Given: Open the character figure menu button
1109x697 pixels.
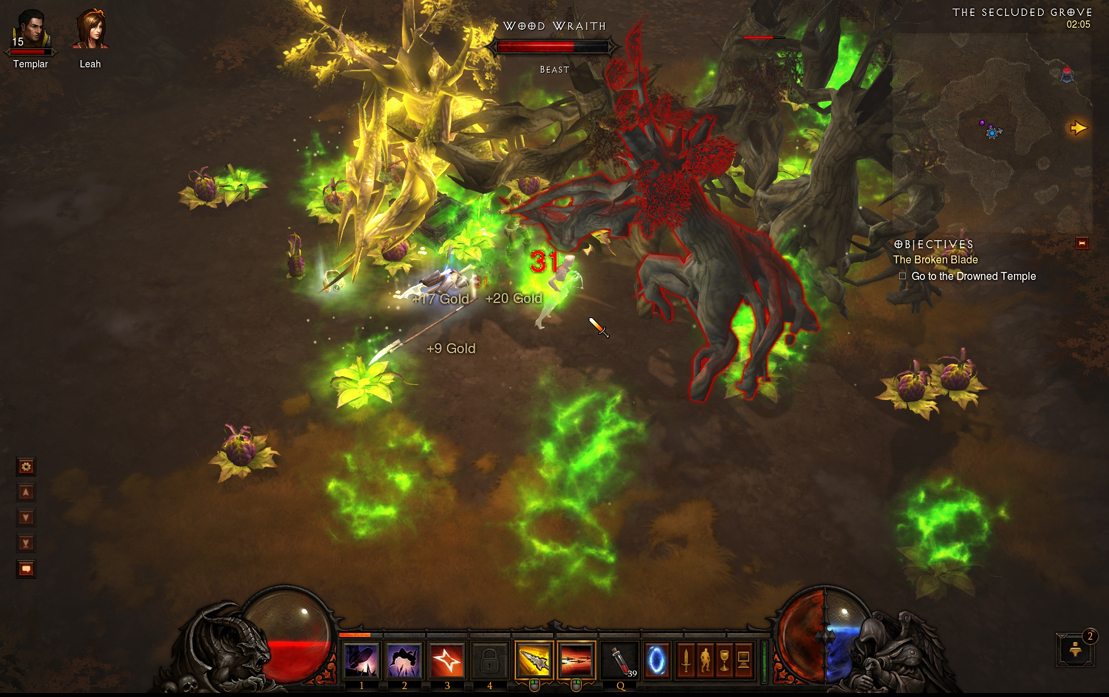Looking at the screenshot, I should point(705,660).
